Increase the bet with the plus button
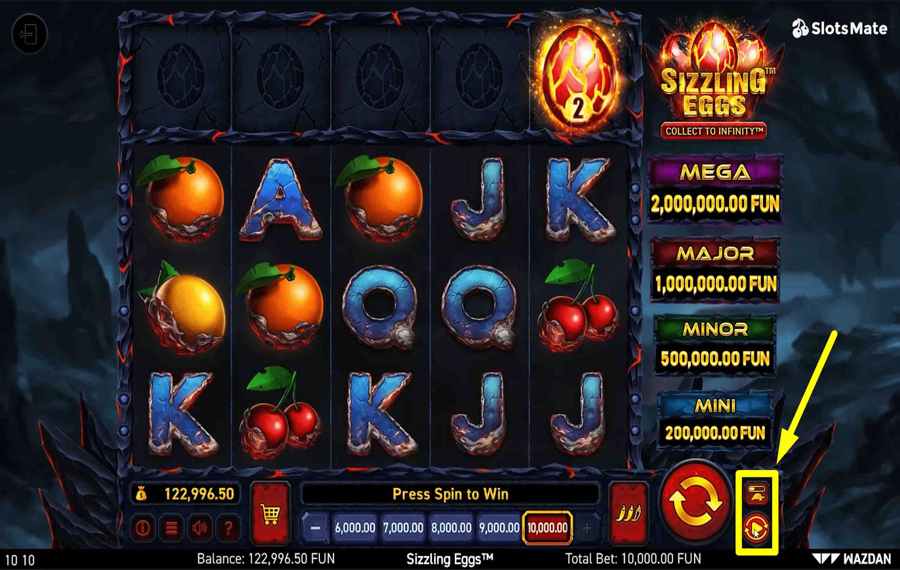This screenshot has width=900, height=570. click(587, 527)
